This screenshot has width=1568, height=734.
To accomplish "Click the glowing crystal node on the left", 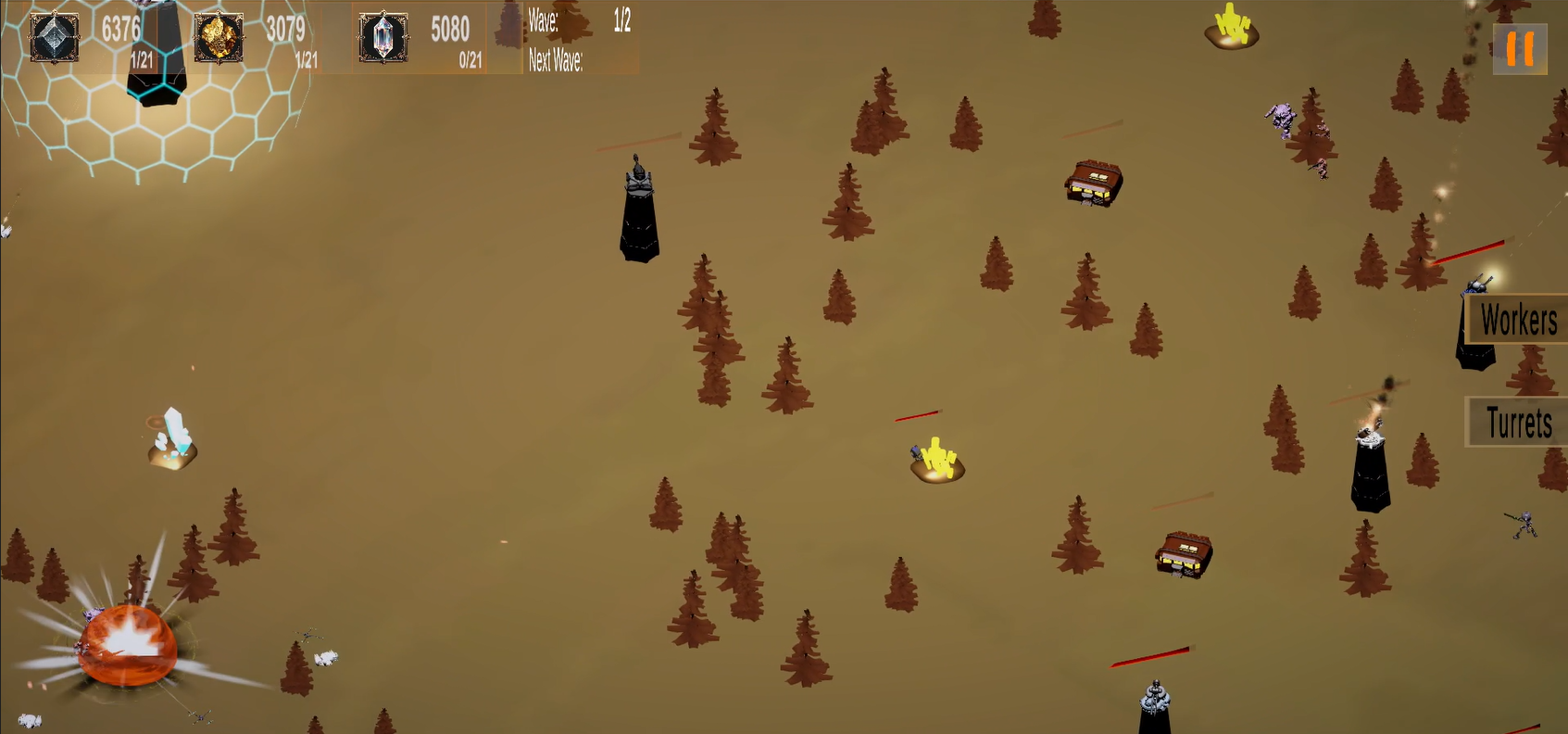I will pos(172,436).
